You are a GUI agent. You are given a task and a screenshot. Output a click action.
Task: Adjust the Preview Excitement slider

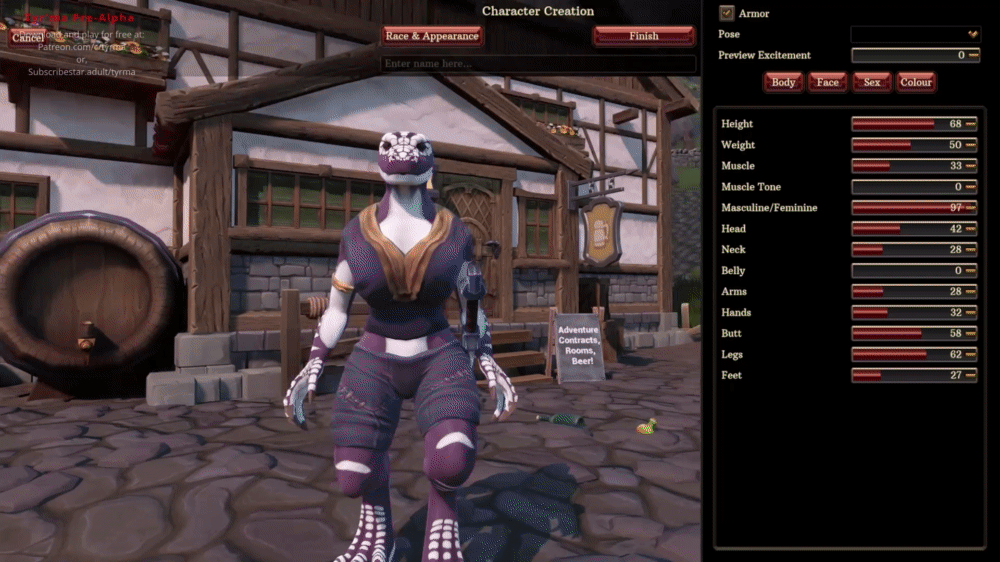click(x=915, y=56)
